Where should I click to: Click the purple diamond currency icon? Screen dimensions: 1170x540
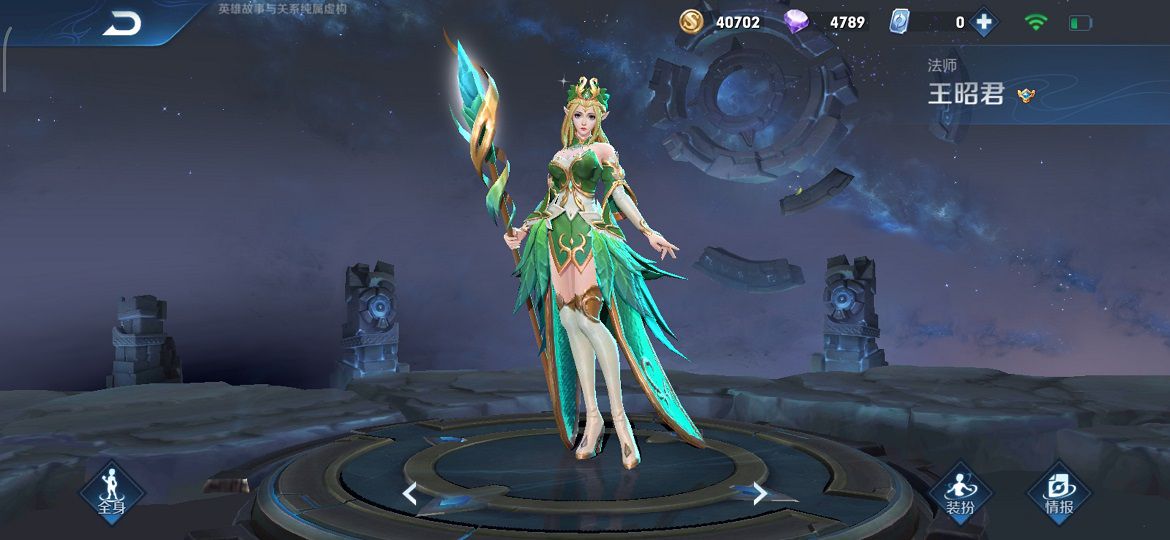(x=798, y=22)
